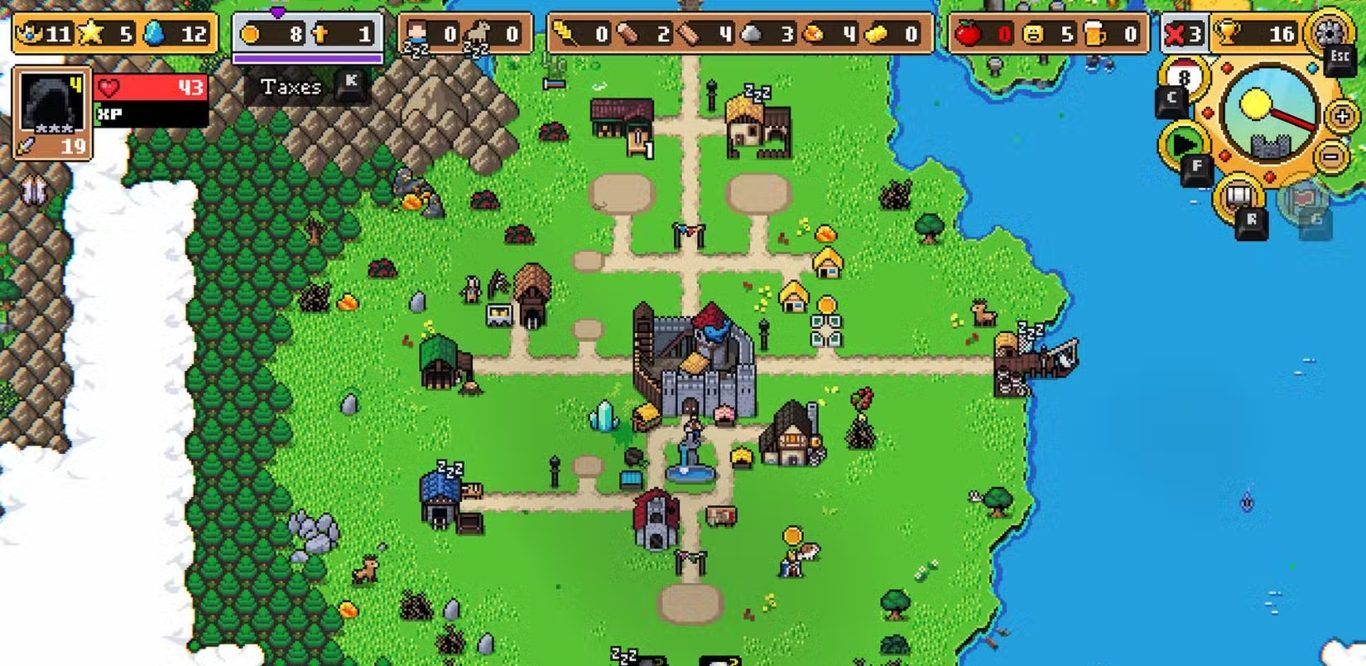Open the wheat, wood and stone resources panel

point(740,34)
